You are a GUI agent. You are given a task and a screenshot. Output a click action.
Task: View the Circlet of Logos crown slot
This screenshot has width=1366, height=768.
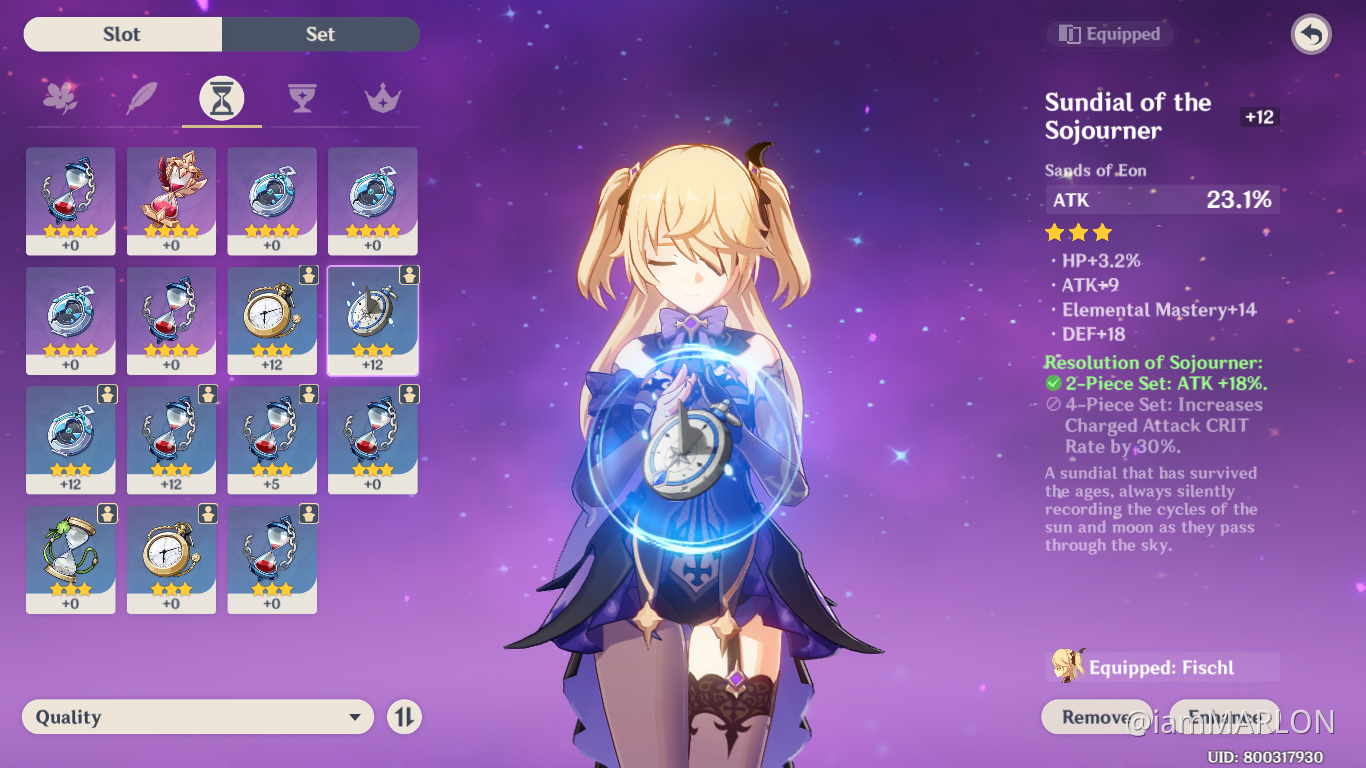[383, 97]
